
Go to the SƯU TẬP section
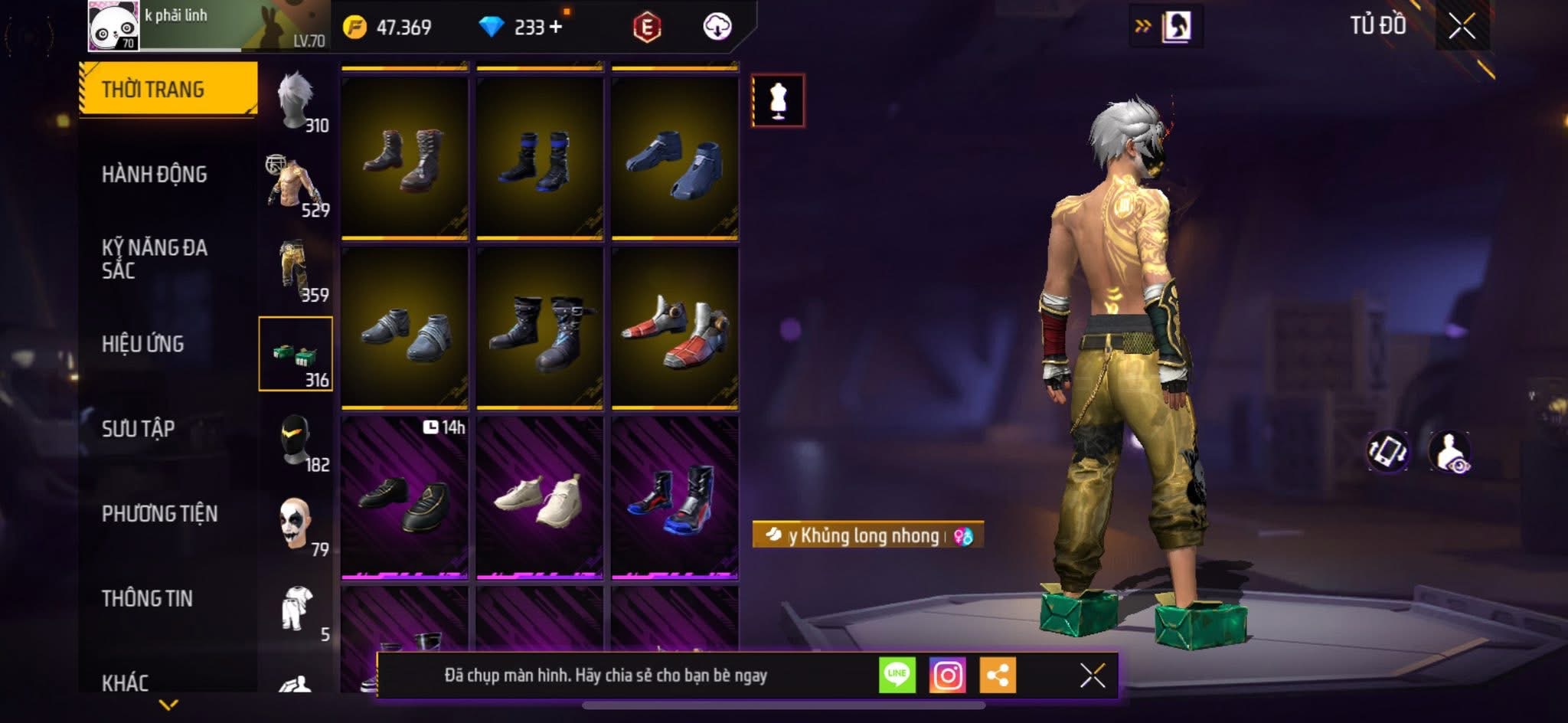(138, 429)
